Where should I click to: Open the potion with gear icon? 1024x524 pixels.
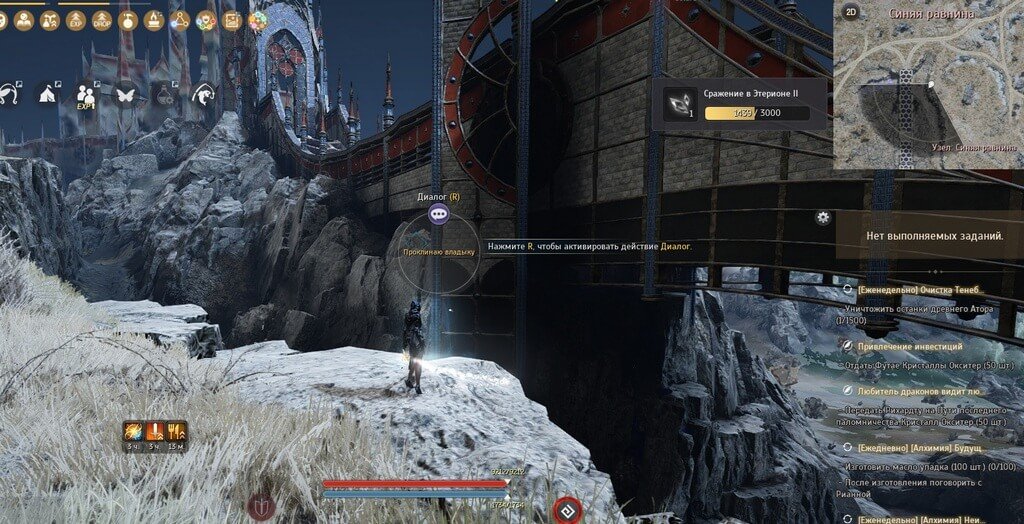(165, 95)
